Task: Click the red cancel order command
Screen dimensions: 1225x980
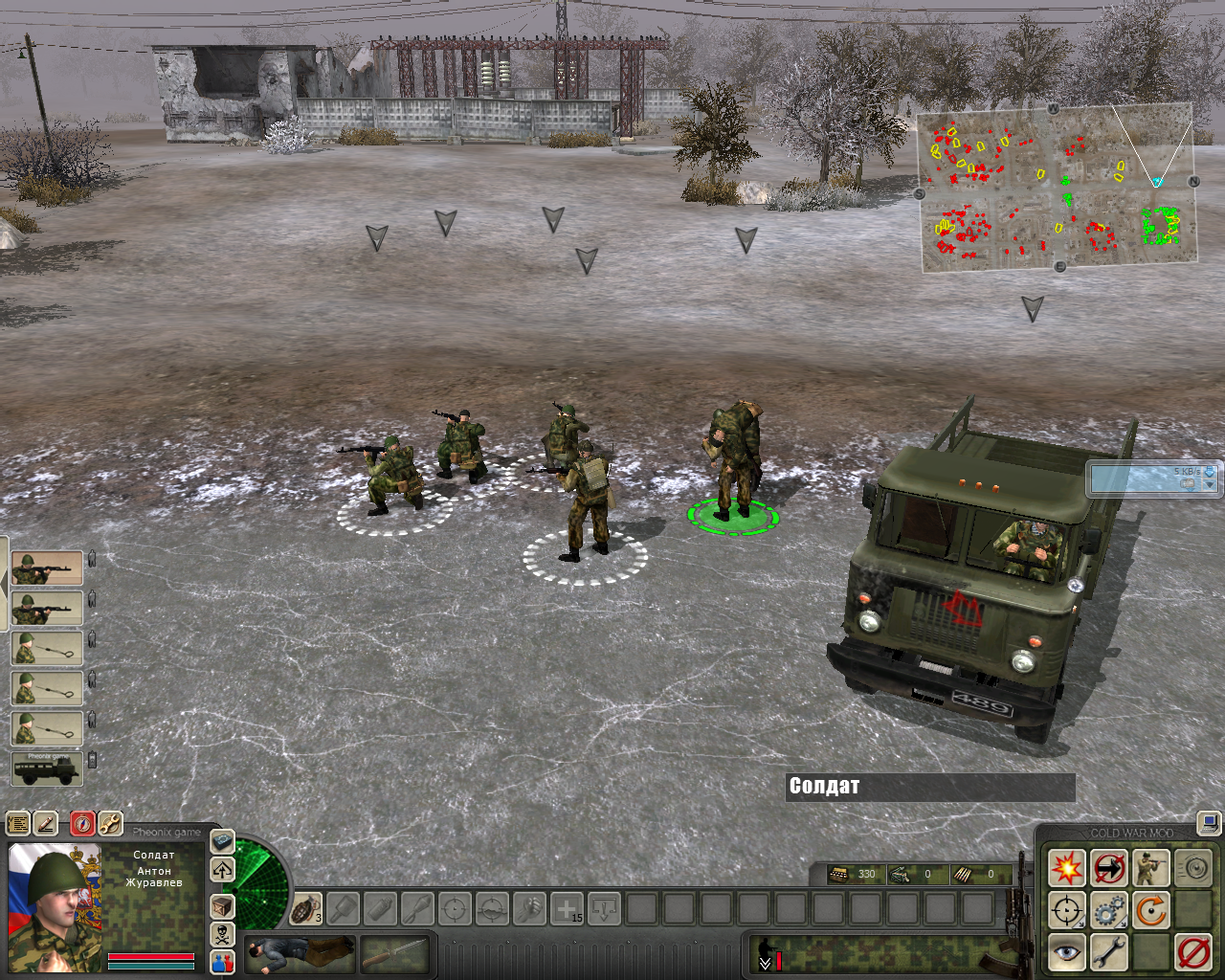Action: (x=1193, y=952)
